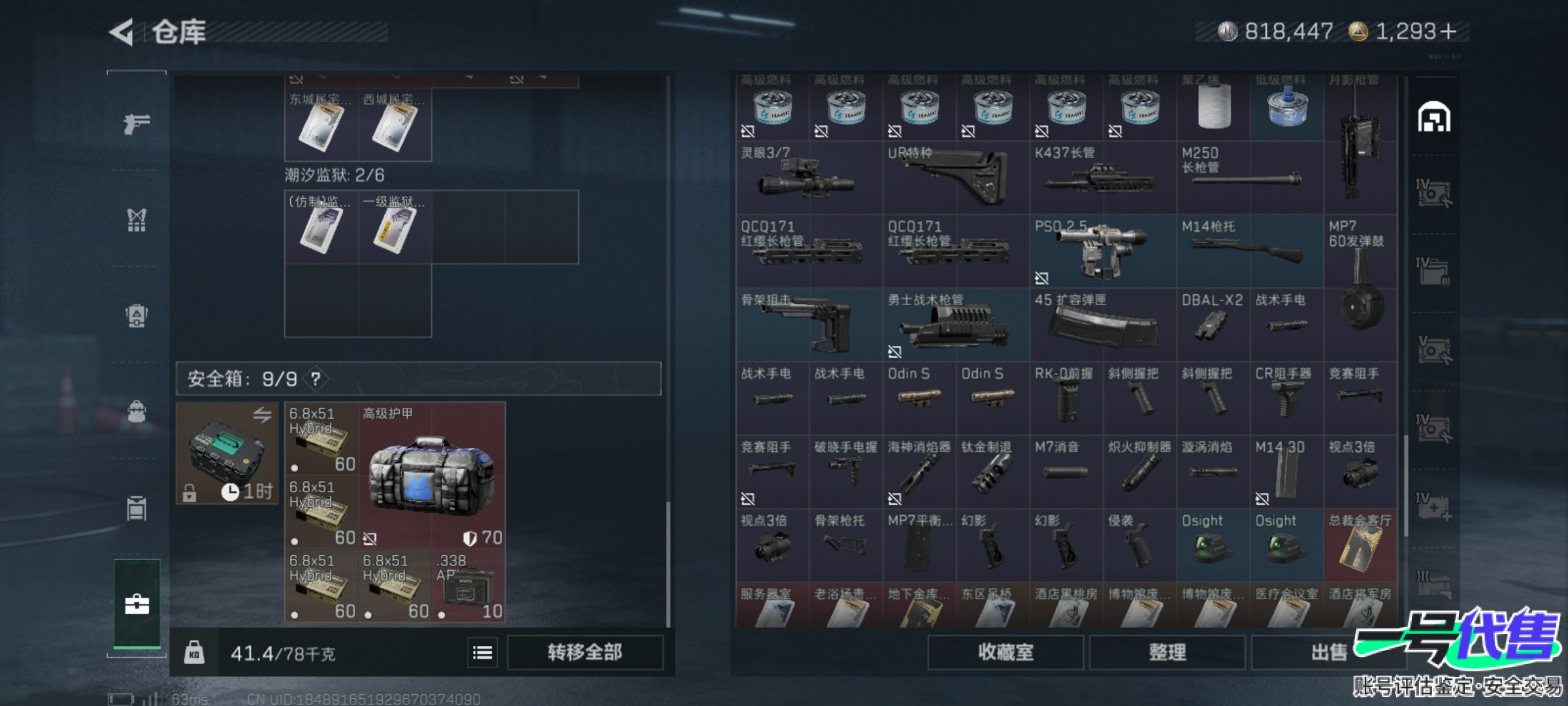Viewport: 1568px width, 706px height.
Task: Switch to the pistol weapons tab
Action: [x=137, y=123]
